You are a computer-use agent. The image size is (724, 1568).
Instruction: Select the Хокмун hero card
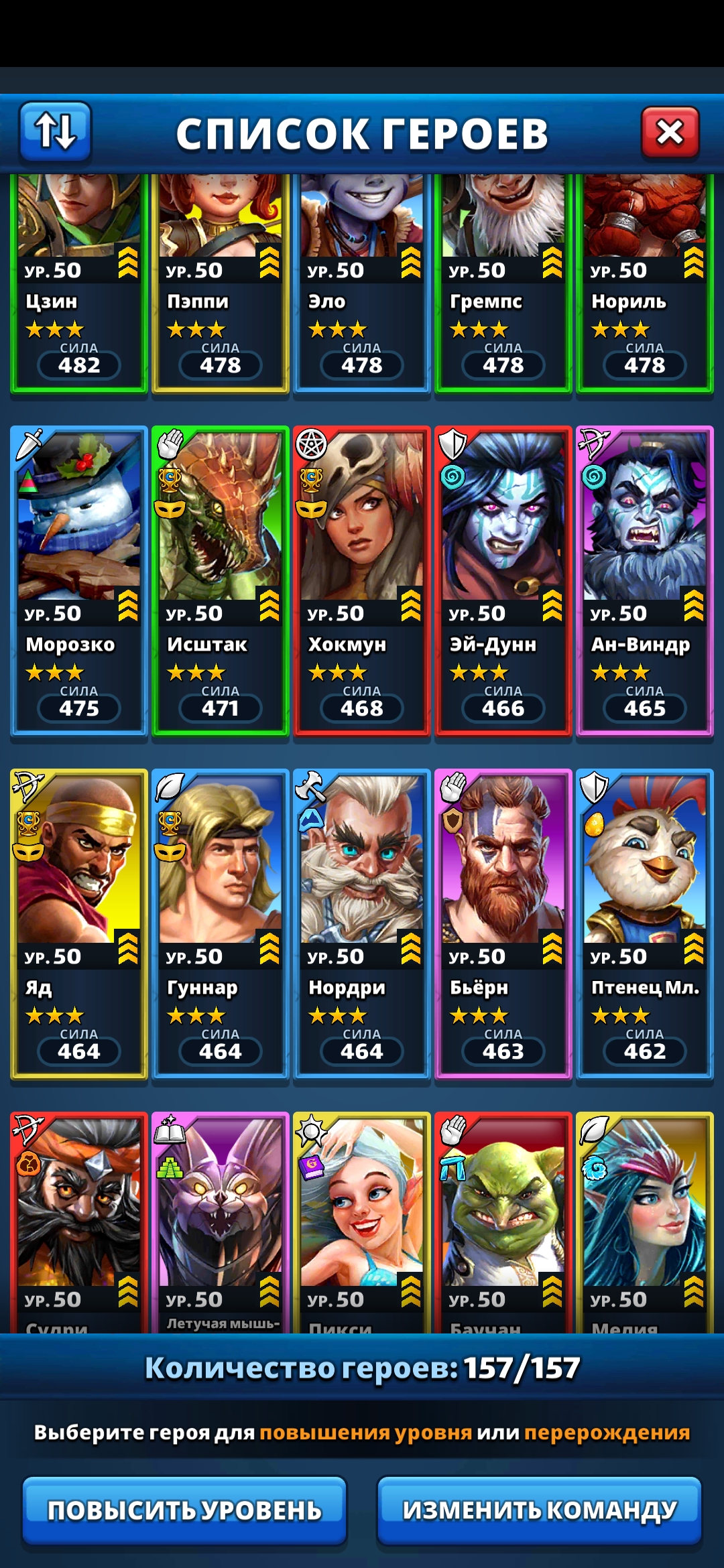(362, 580)
